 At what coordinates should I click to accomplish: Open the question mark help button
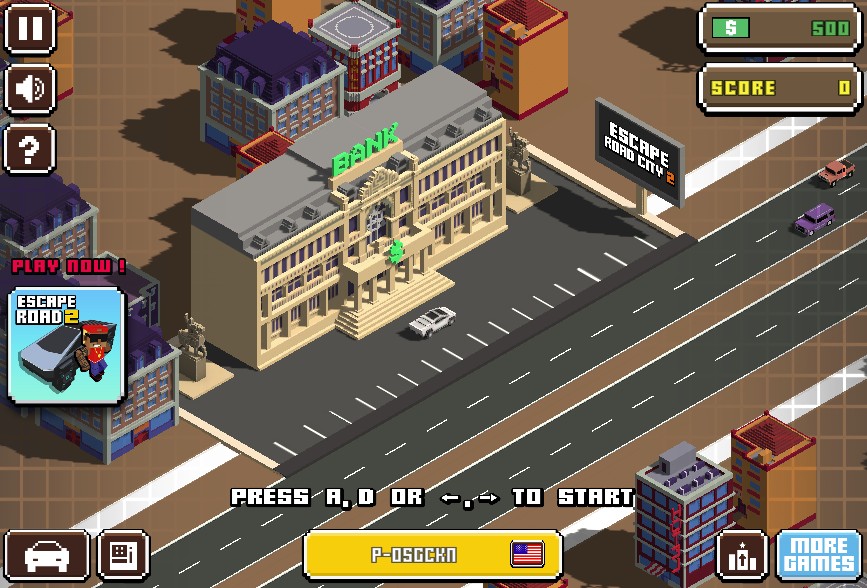pos(30,149)
